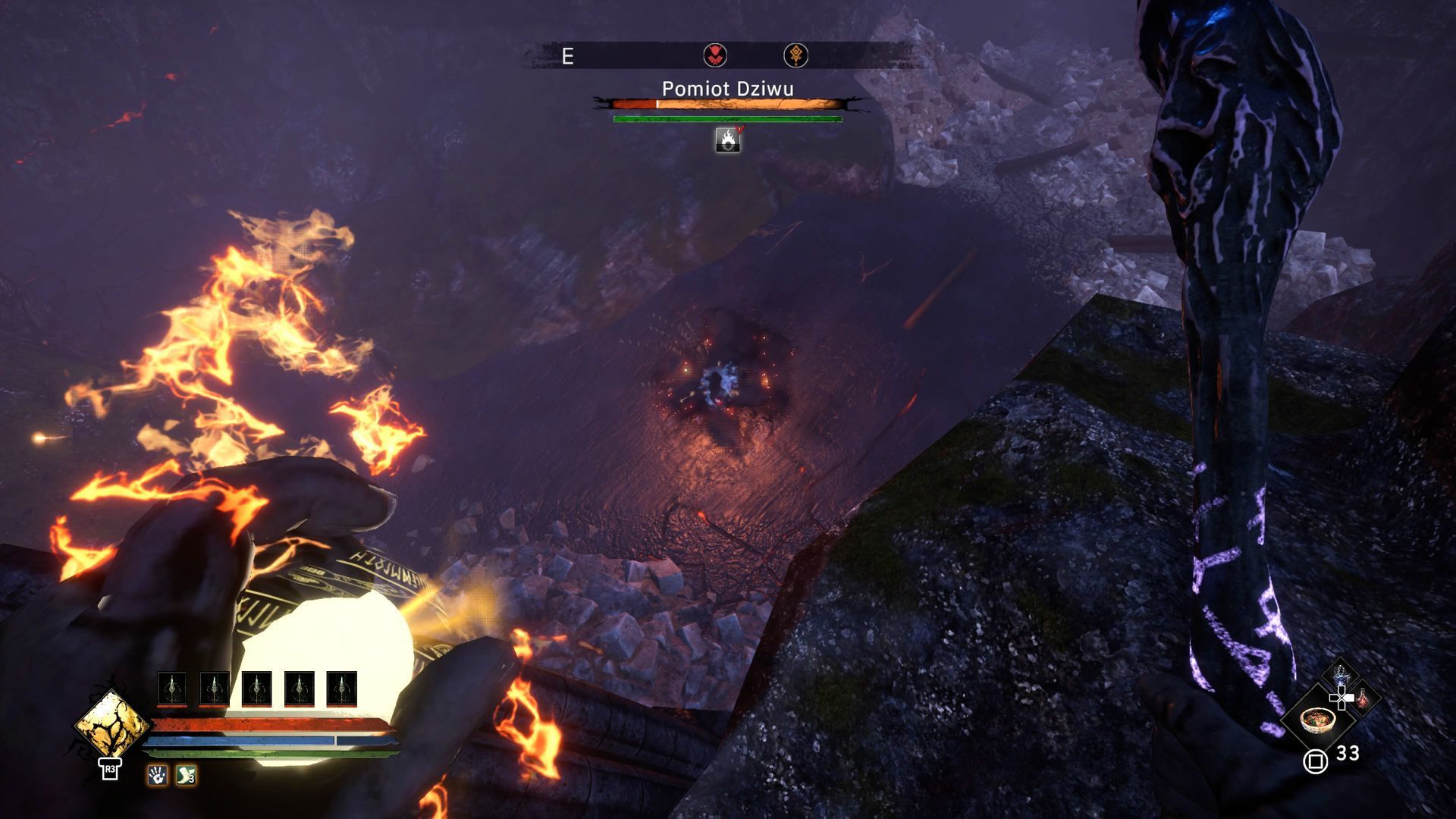Select the blue potion quick slot
The width and height of the screenshot is (1456, 819).
1340,675
